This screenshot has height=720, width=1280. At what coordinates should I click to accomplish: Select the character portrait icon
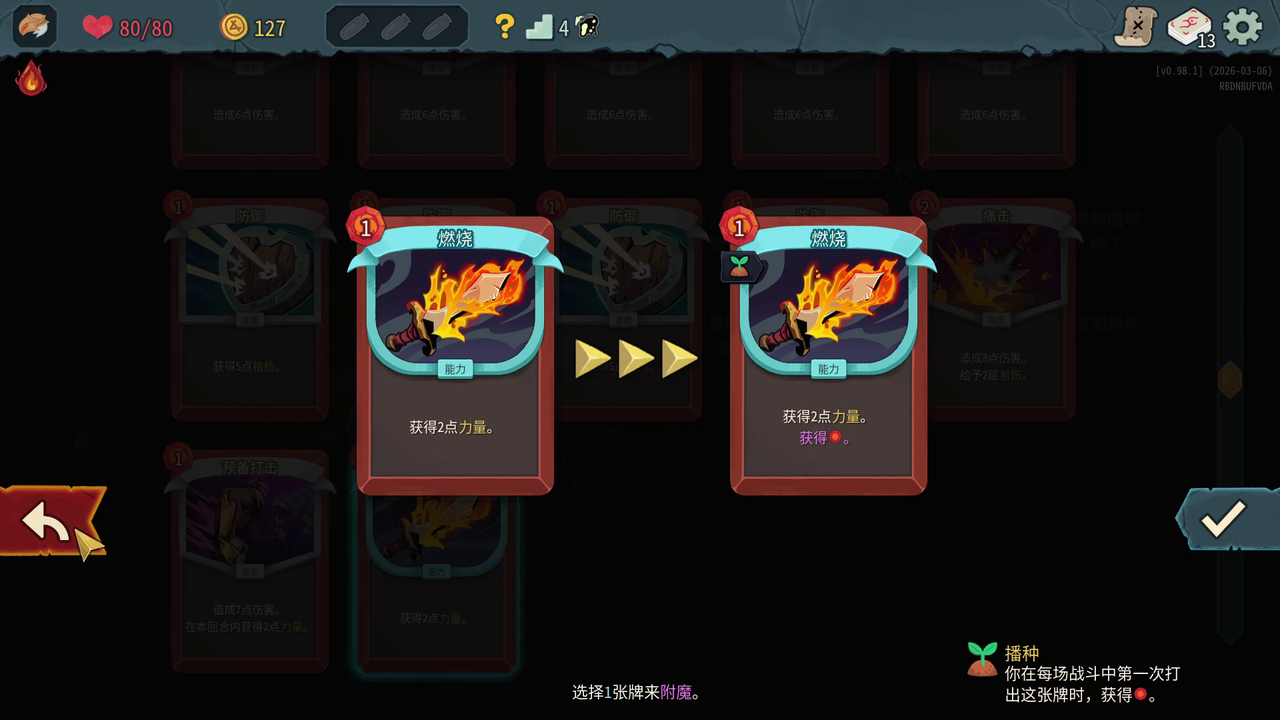point(34,27)
